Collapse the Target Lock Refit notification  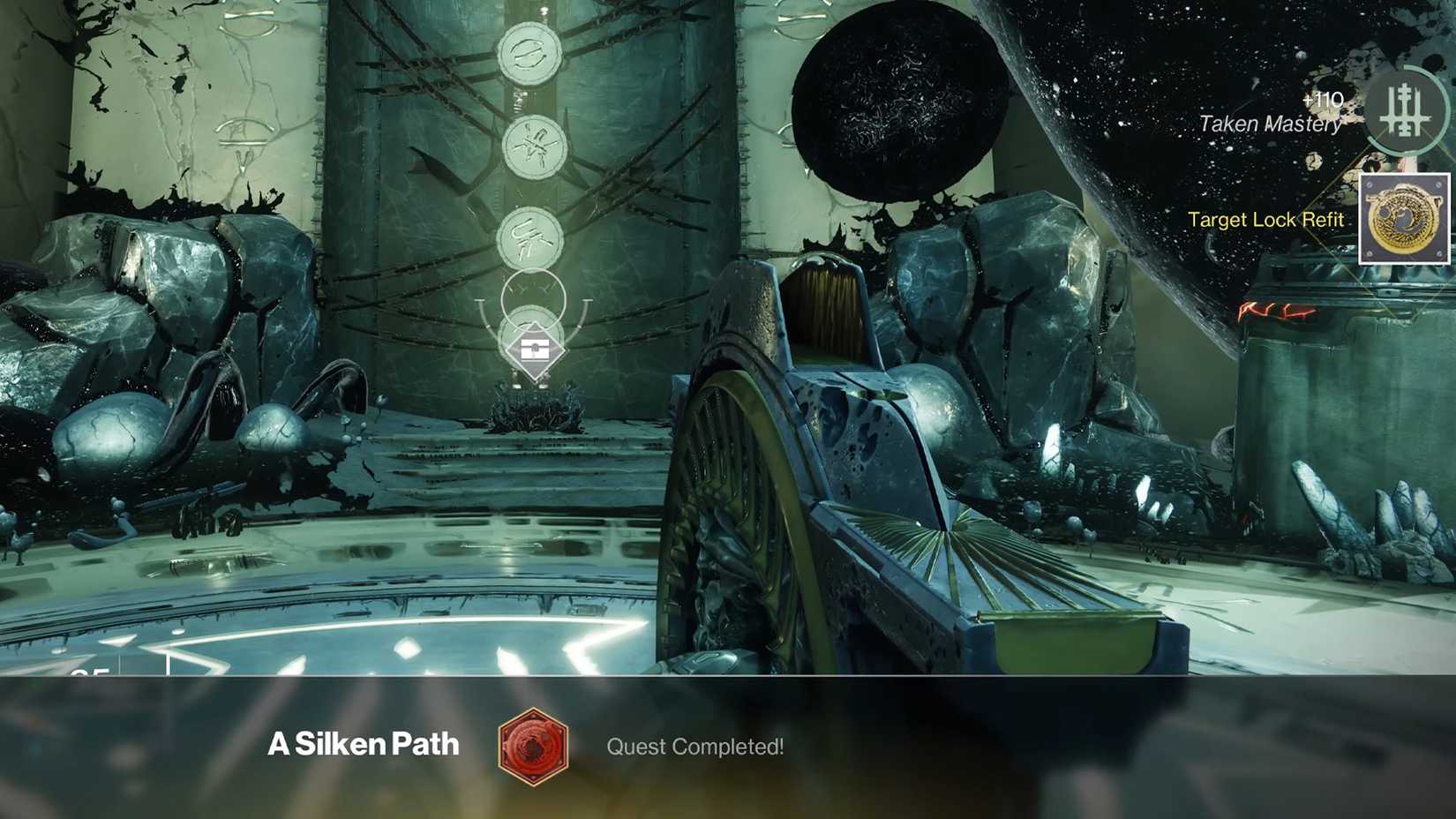[1267, 220]
